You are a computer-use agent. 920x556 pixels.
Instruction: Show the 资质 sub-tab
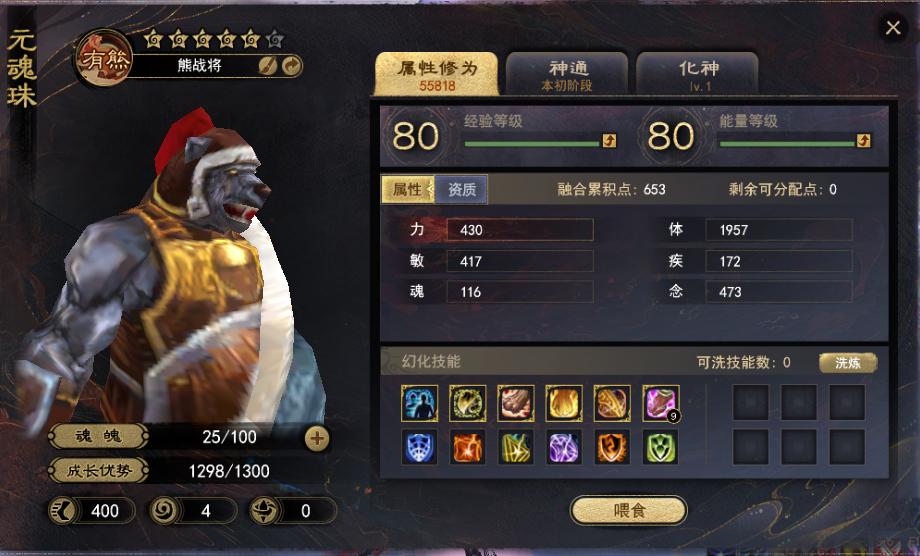pos(461,189)
